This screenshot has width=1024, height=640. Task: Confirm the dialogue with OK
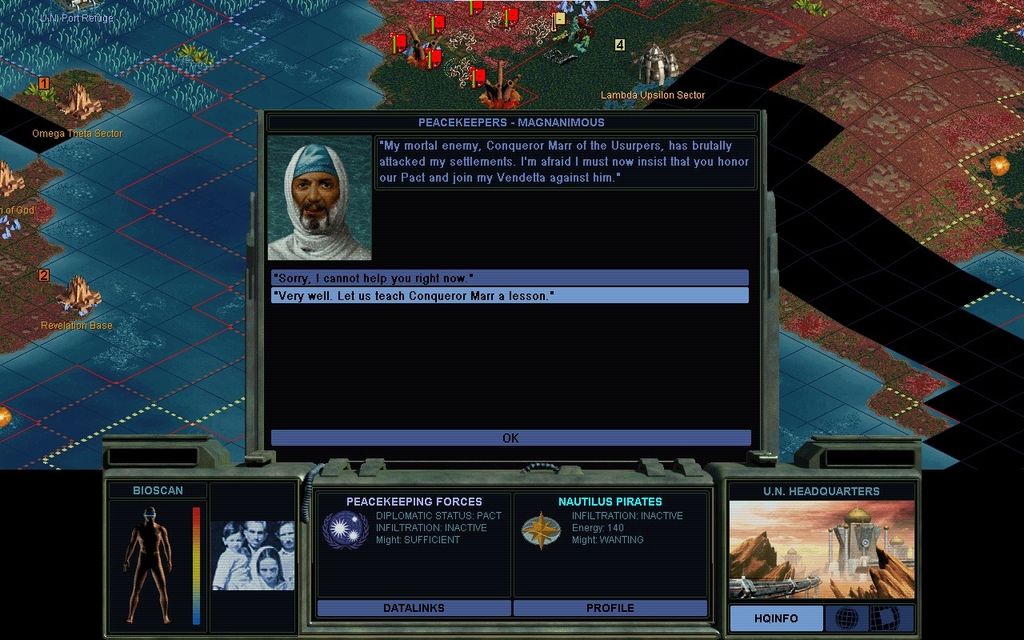pos(510,438)
